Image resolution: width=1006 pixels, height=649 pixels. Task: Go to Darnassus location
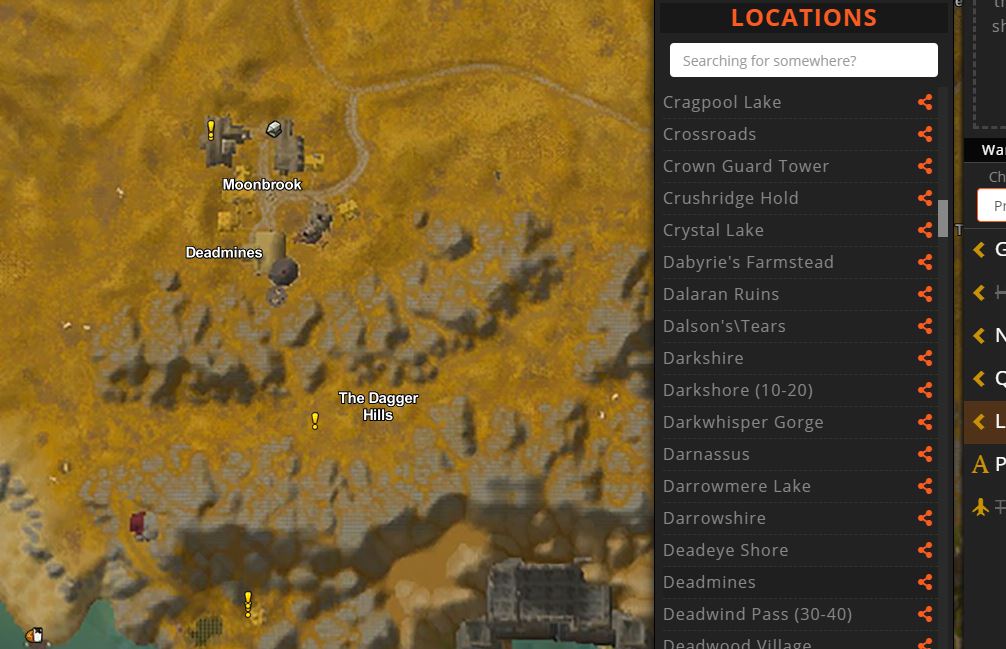(x=706, y=454)
